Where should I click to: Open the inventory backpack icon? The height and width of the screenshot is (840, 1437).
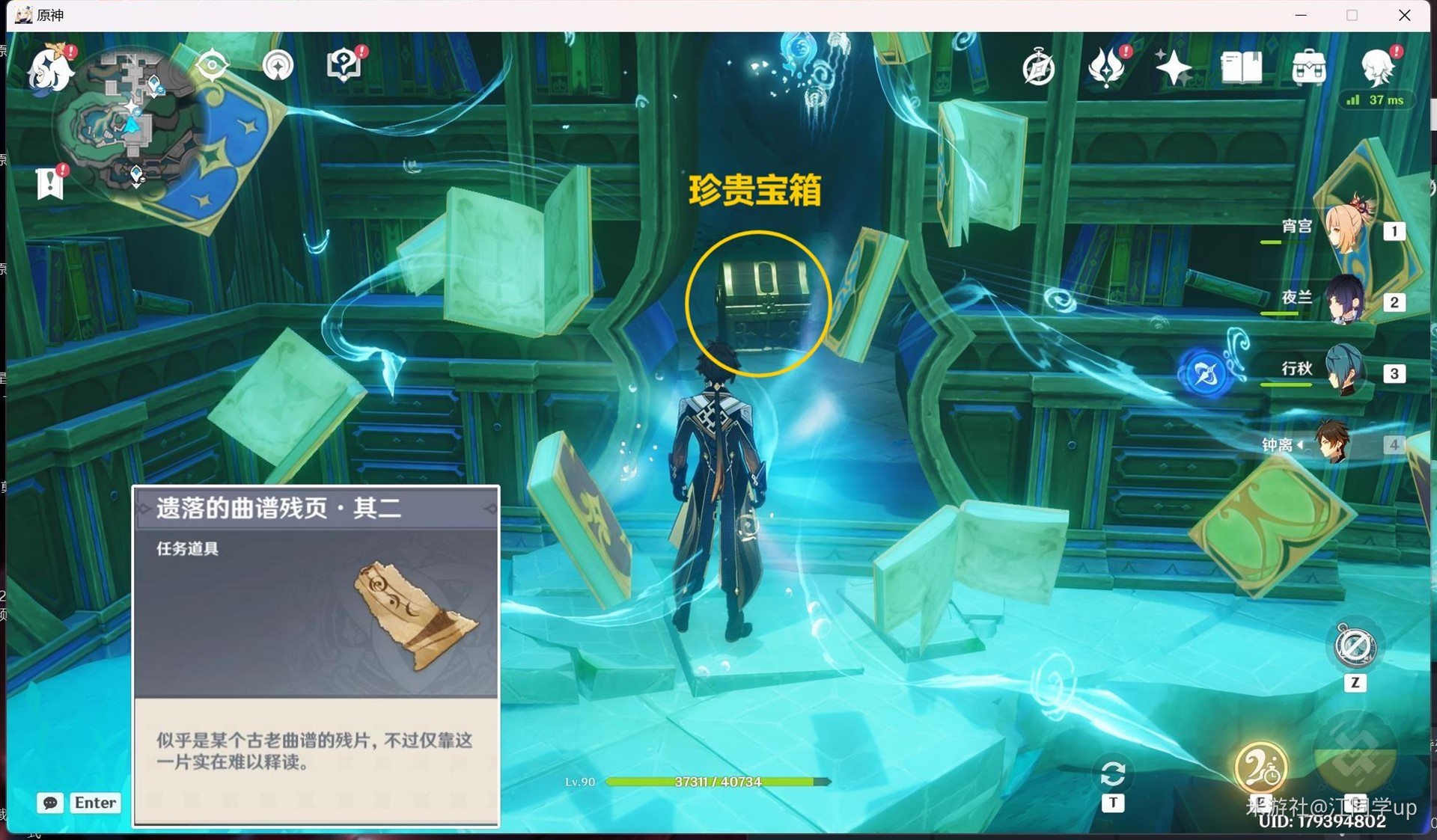pos(1308,67)
